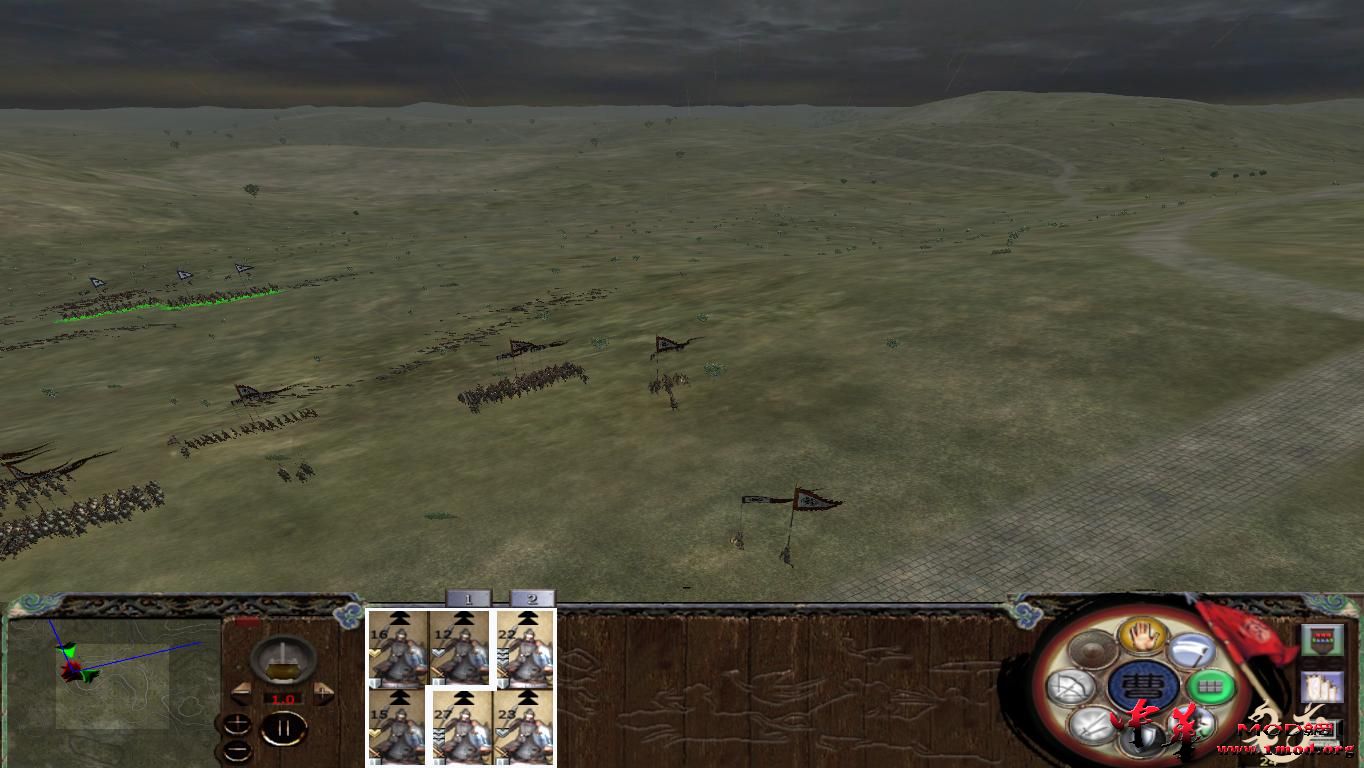This screenshot has height=768, width=1364.
Task: Click the red 1.0 speed indicator
Action: pos(283,699)
